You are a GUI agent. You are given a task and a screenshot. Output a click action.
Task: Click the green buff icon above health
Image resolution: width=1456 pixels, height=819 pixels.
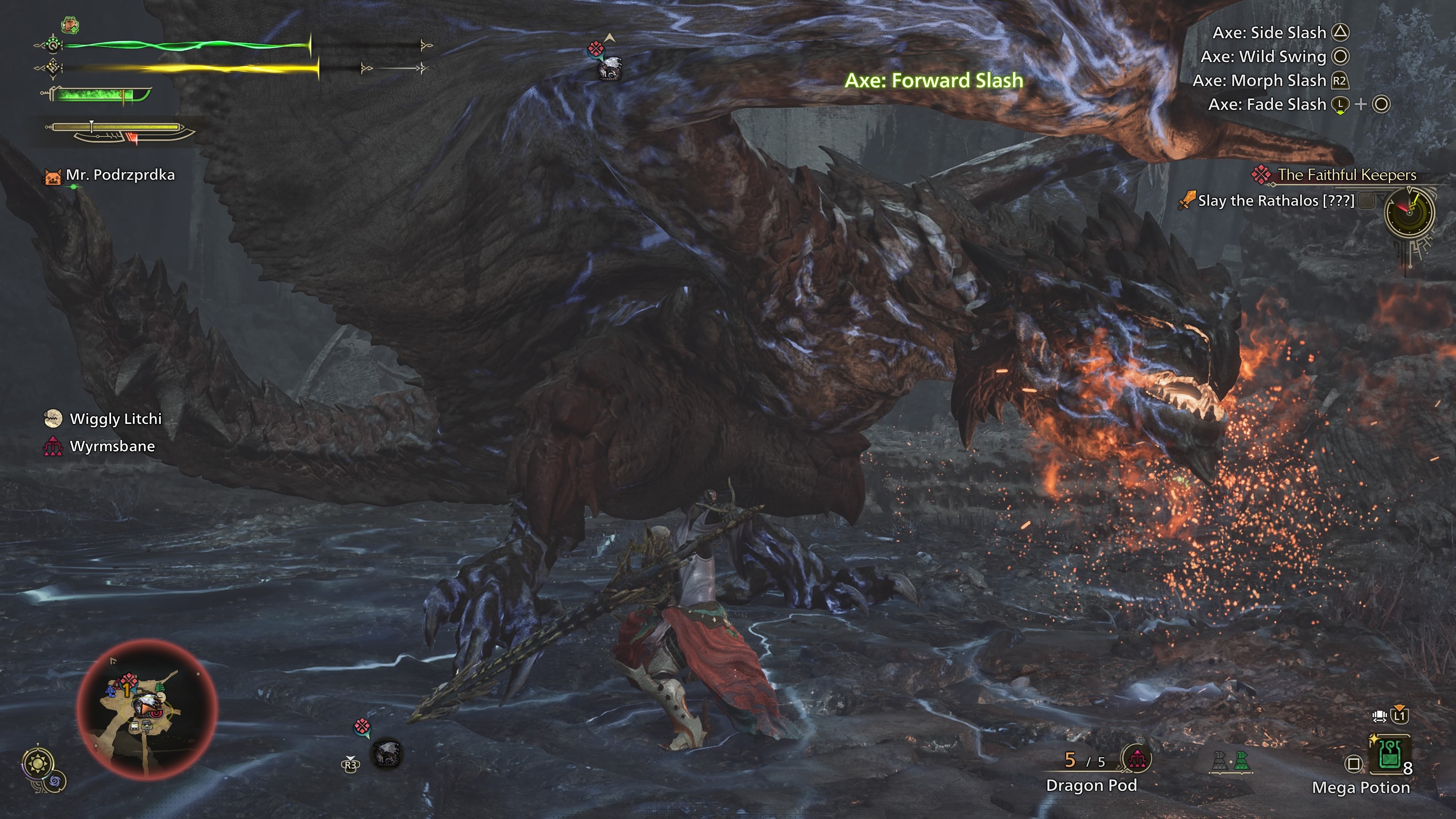tap(69, 25)
